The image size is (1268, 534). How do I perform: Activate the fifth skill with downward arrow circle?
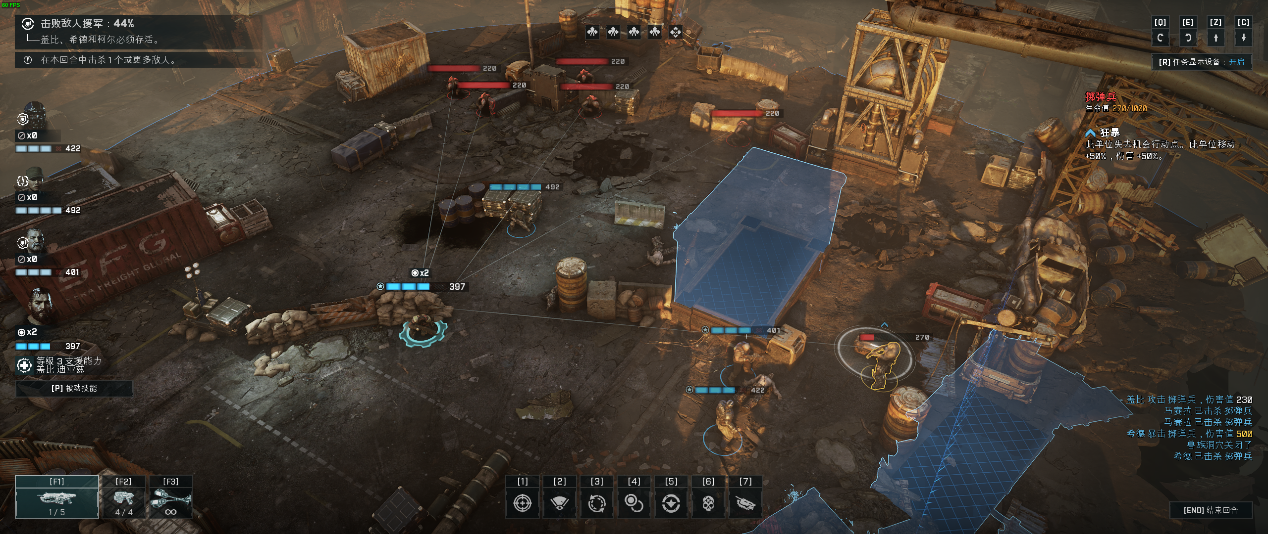pyautogui.click(x=670, y=503)
